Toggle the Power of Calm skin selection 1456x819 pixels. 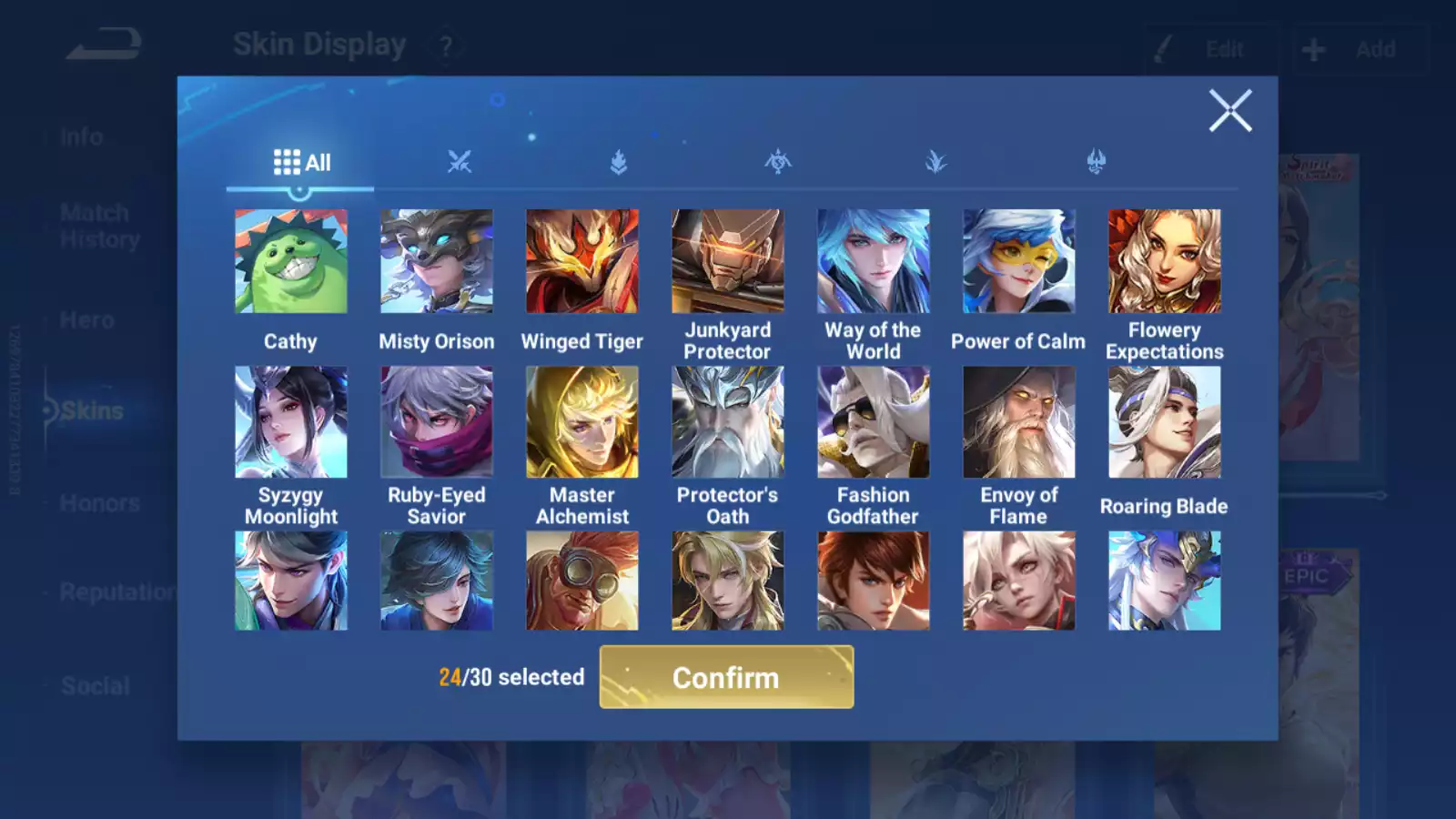1018,259
